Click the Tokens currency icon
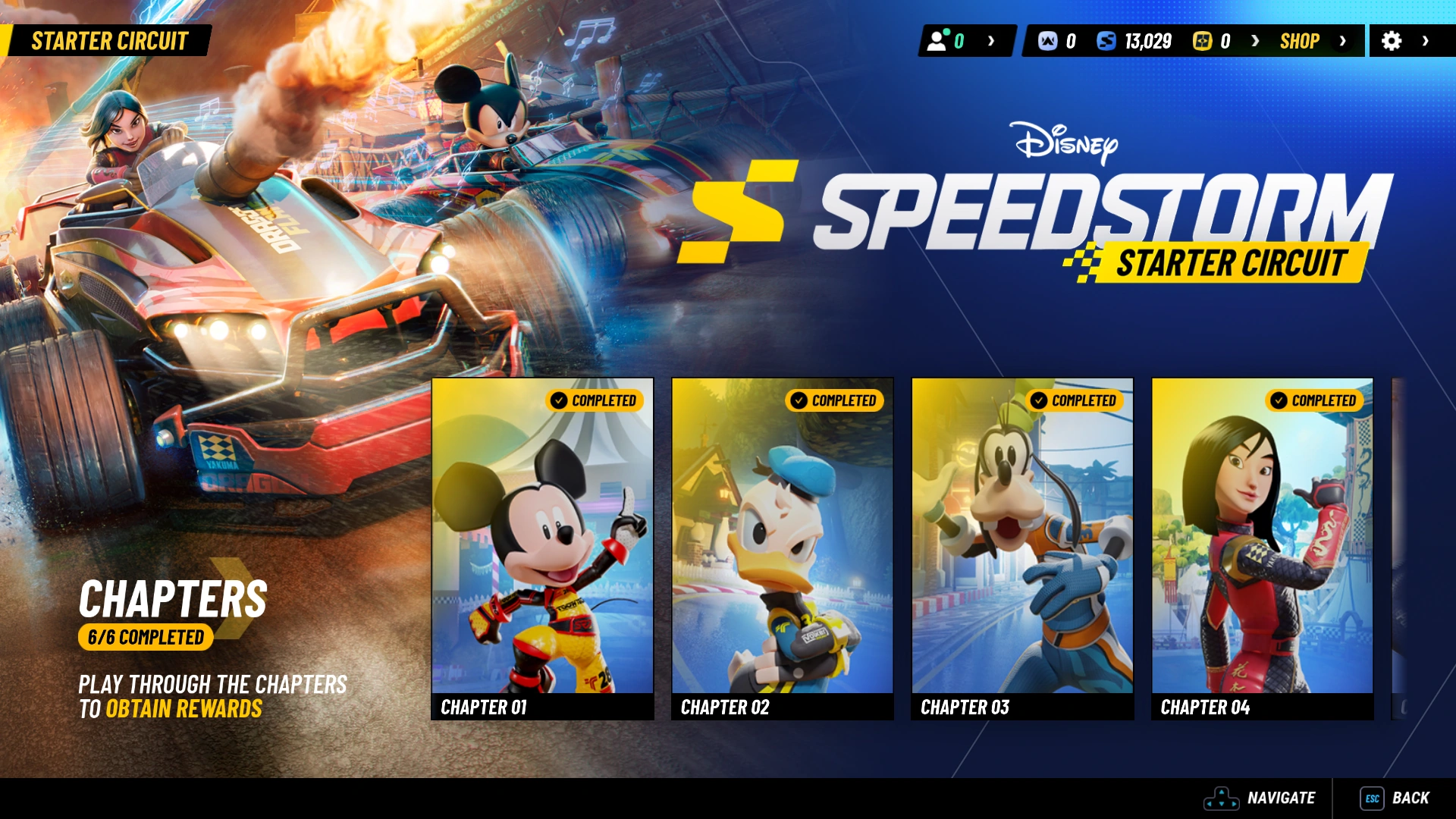The height and width of the screenshot is (819, 1456). point(1049,42)
